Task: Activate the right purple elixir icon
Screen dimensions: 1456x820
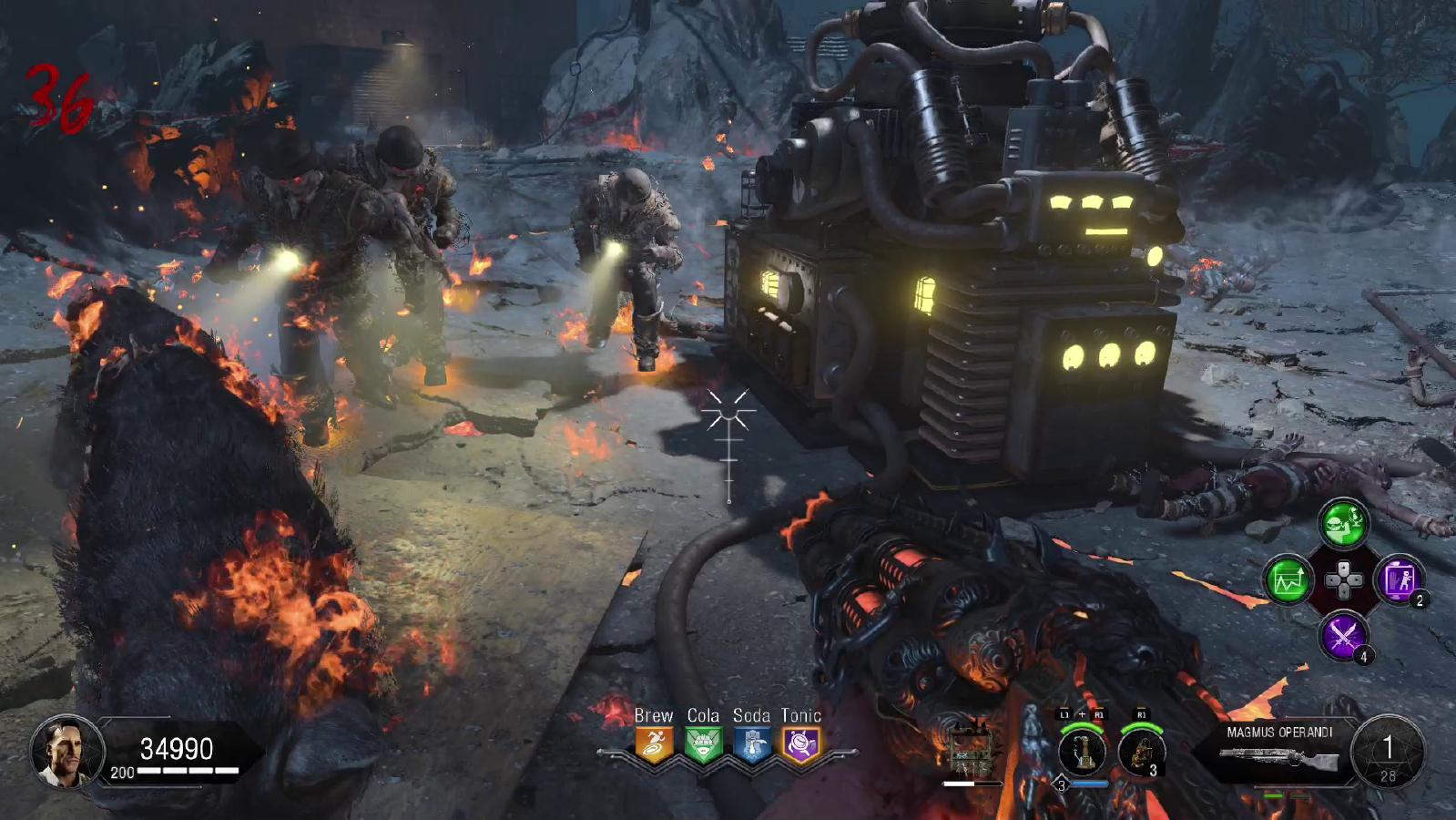Action: pos(1399,579)
